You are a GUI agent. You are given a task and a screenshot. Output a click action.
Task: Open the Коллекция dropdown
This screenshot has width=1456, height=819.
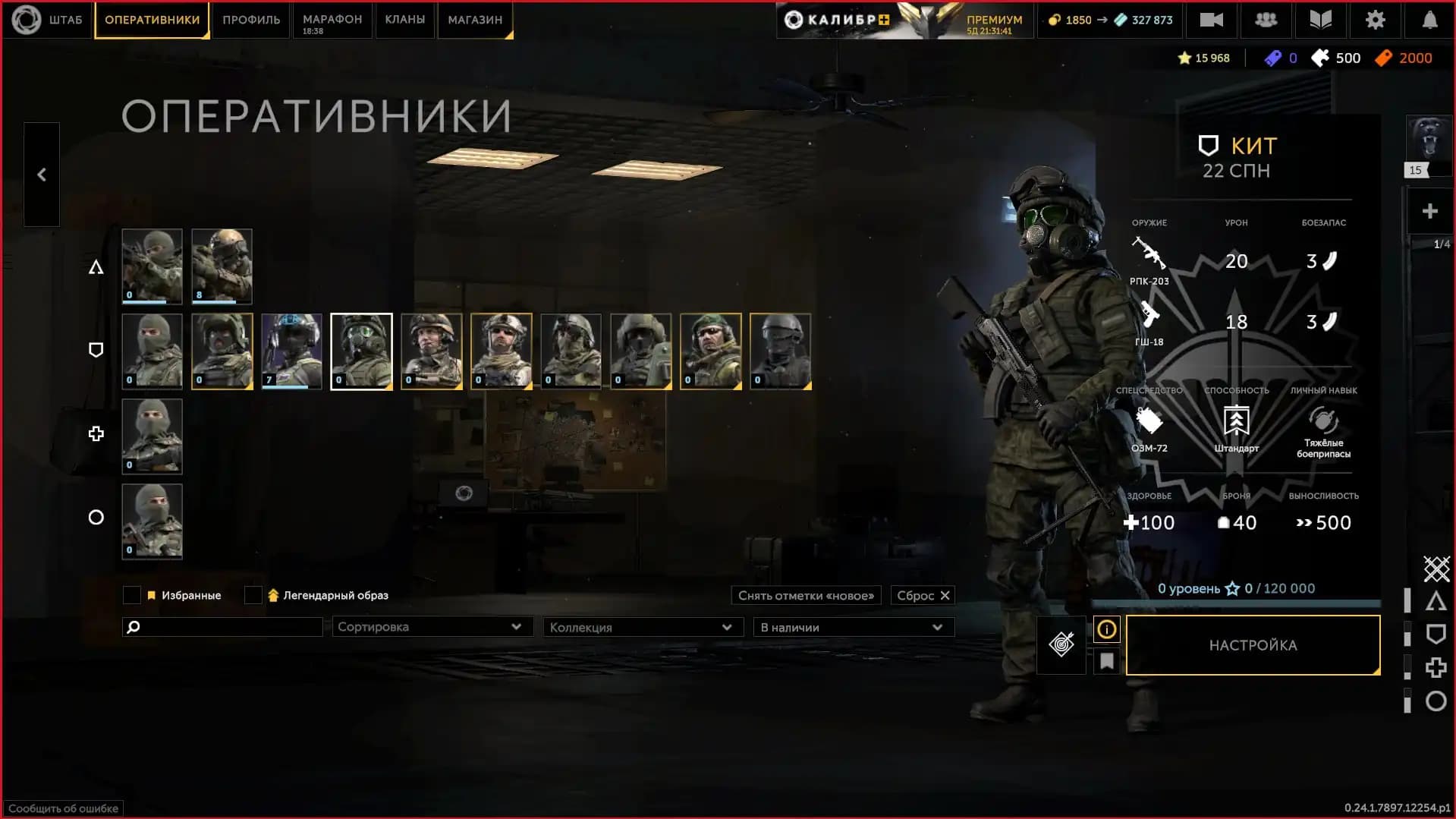pyautogui.click(x=643, y=627)
